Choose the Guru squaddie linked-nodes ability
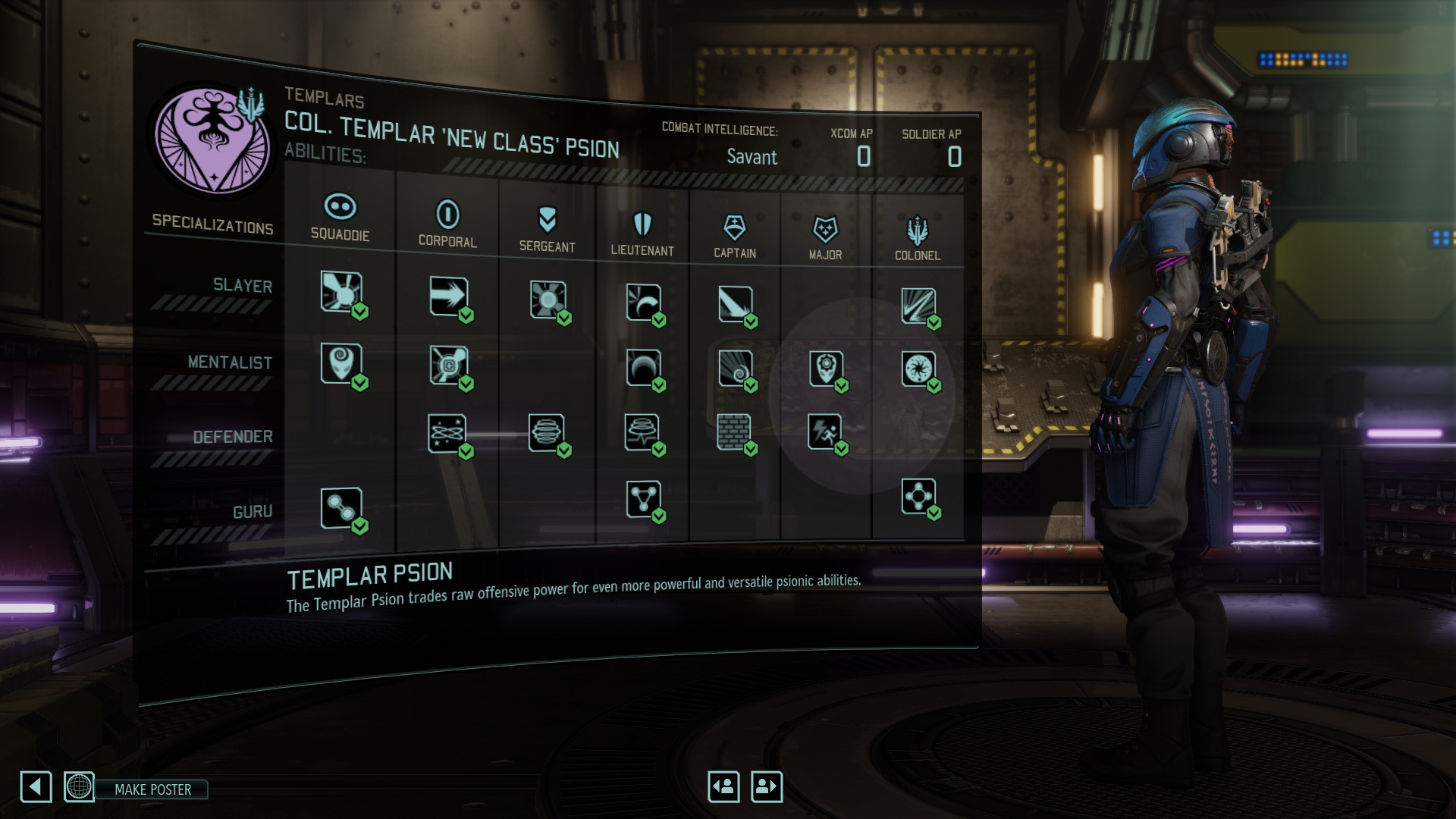1456x819 pixels. pos(341,507)
